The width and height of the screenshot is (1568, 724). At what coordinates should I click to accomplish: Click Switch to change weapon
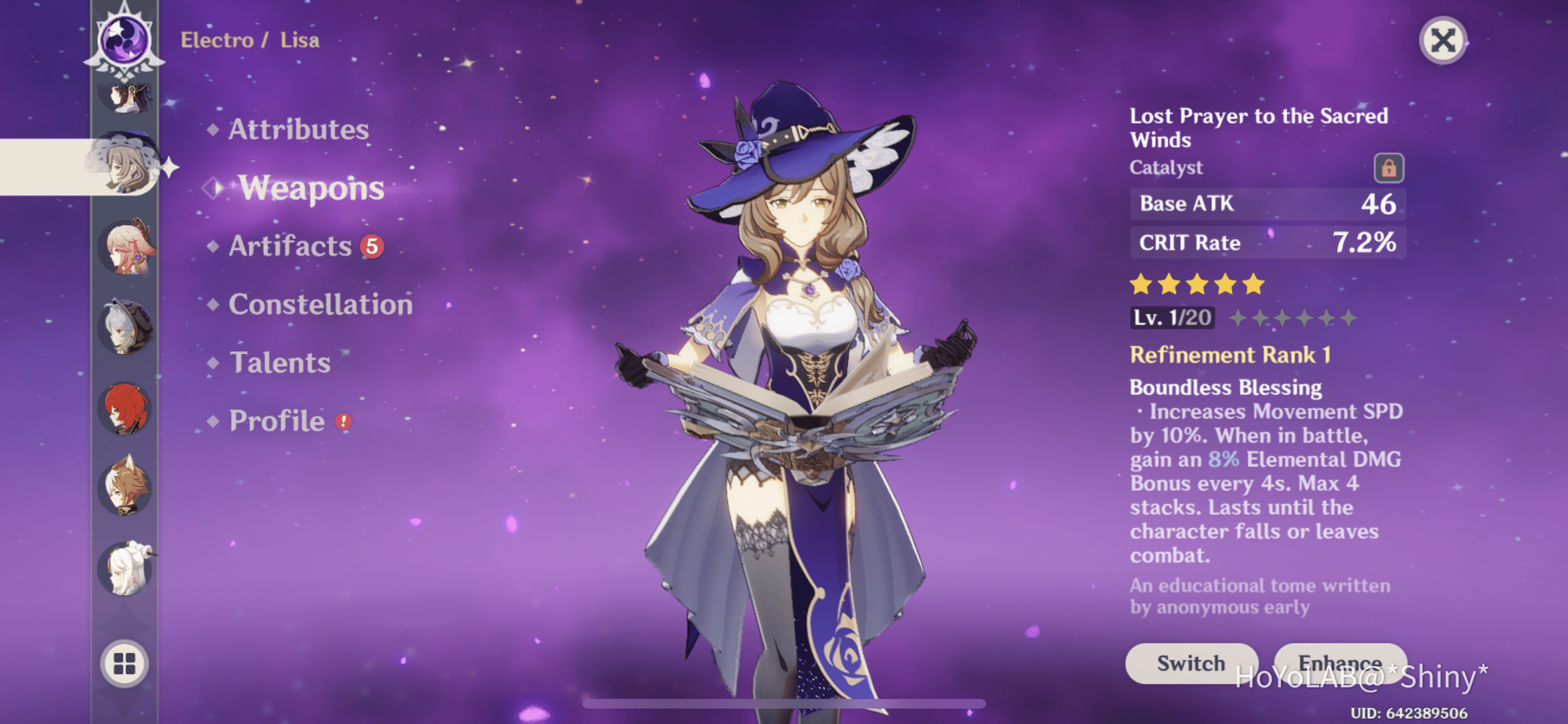tap(1191, 662)
